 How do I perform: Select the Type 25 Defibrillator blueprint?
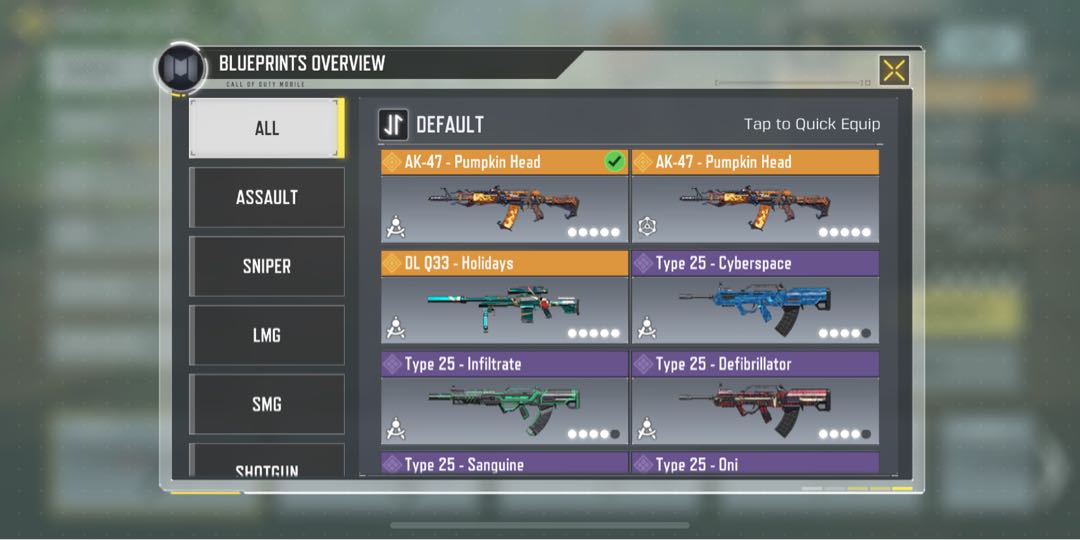click(x=755, y=398)
